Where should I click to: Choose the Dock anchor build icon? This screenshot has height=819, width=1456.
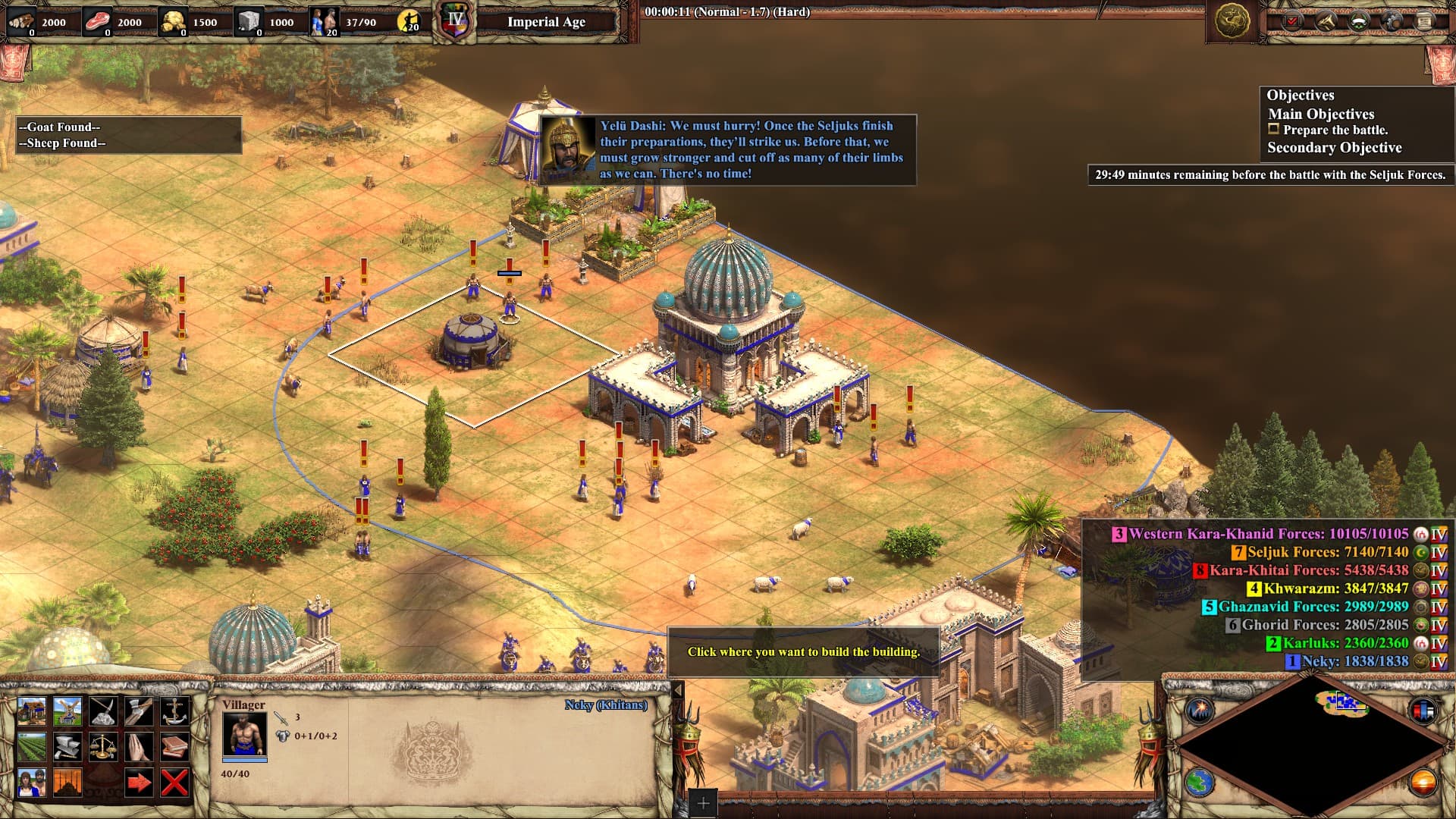tap(174, 711)
